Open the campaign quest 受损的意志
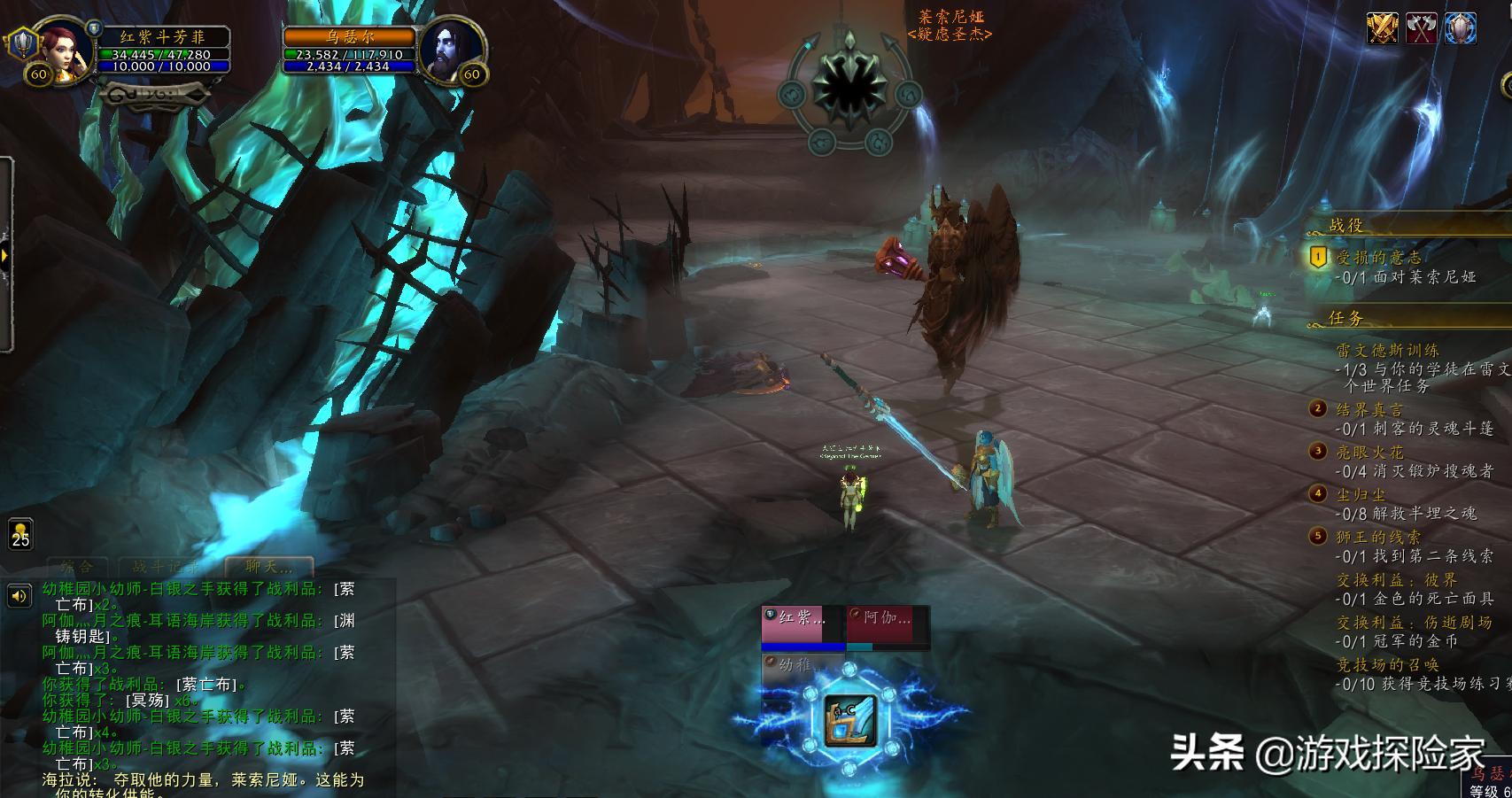 [x=1378, y=258]
